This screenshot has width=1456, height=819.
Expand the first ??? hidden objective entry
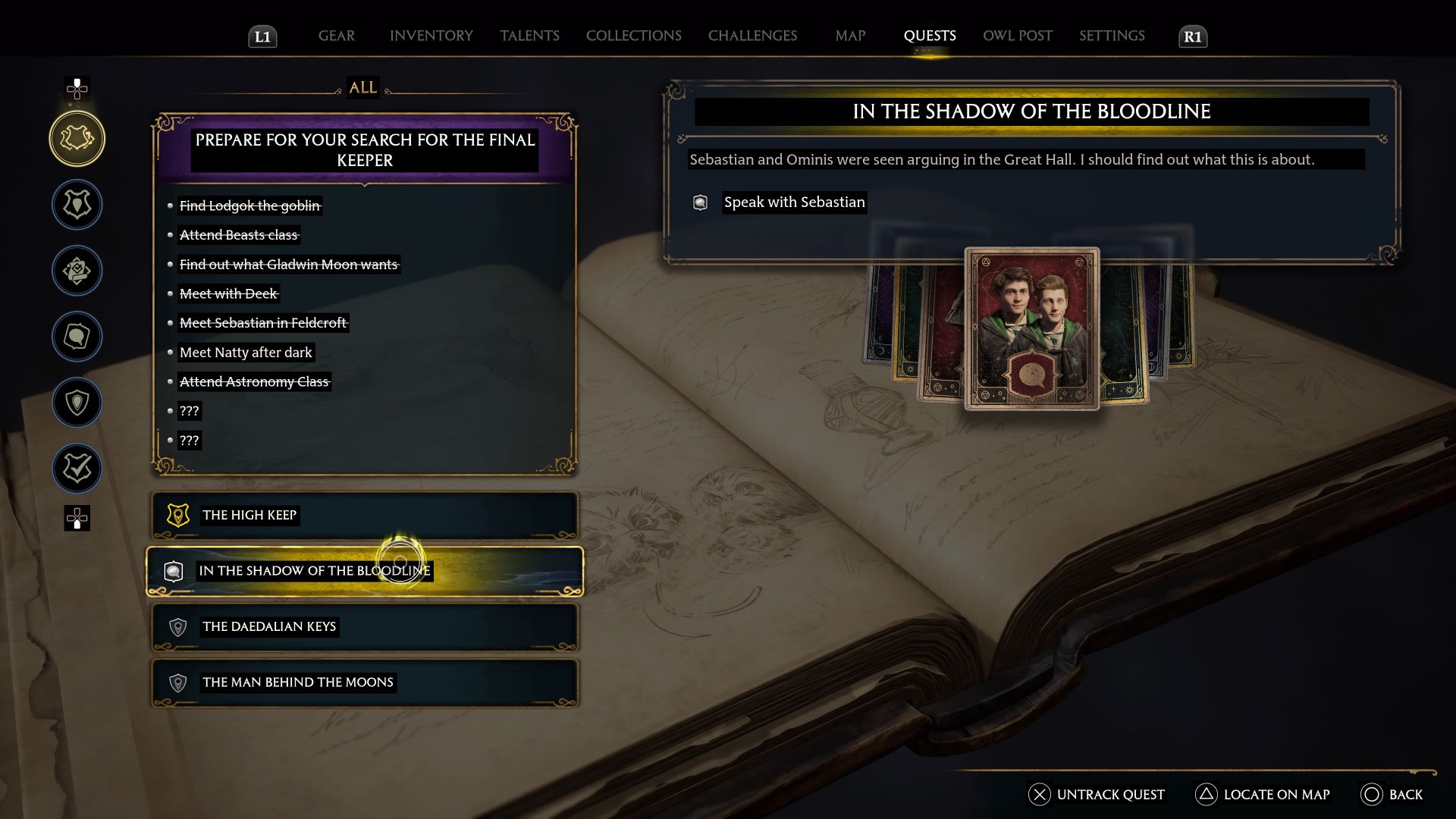pyautogui.click(x=190, y=411)
